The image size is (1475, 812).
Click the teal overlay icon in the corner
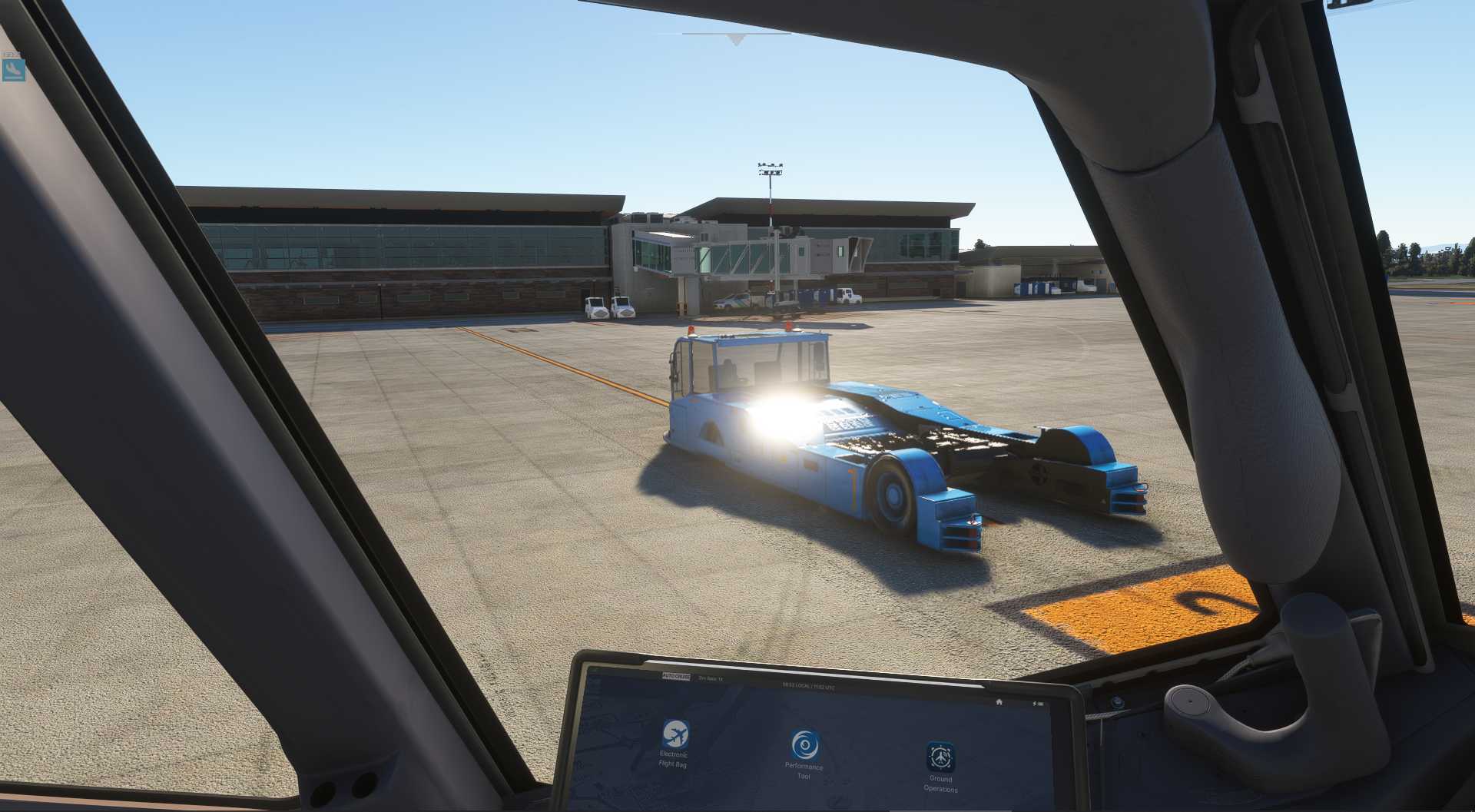point(14,70)
